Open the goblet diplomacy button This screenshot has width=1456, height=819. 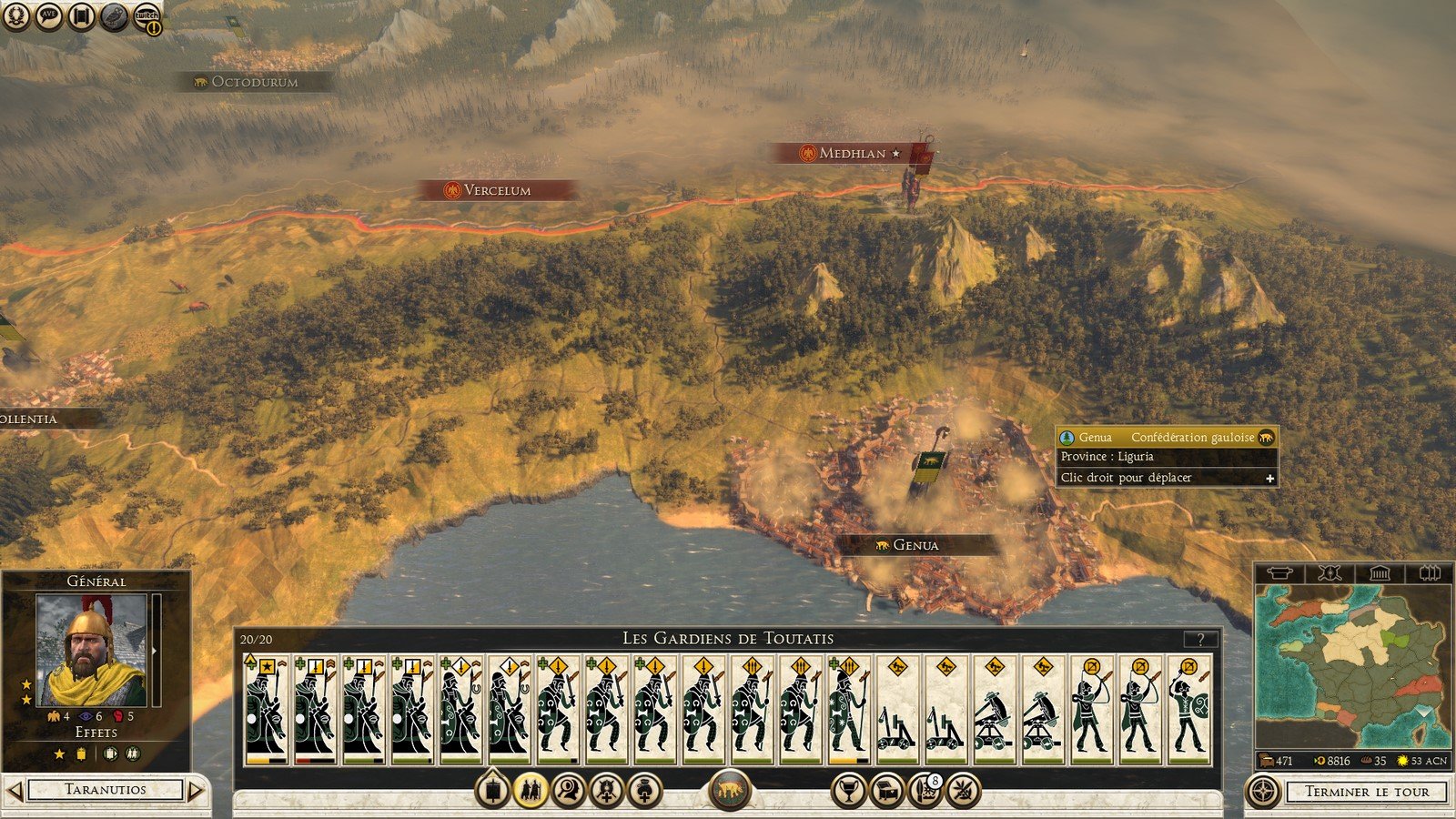point(848,790)
